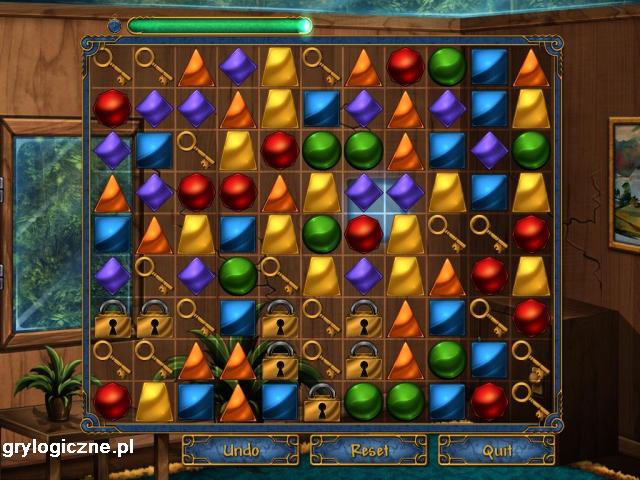Quit the current level
Image resolution: width=640 pixels, height=480 pixels.
(x=497, y=450)
